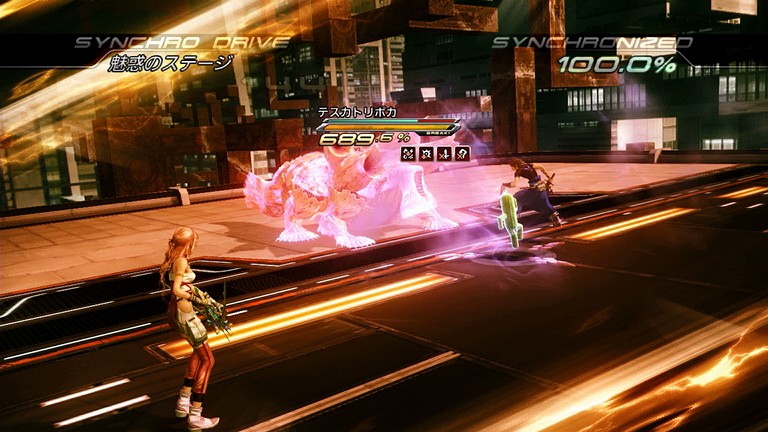This screenshot has height=432, width=768.
Task: Select the sword debuff status icon
Action: point(444,154)
